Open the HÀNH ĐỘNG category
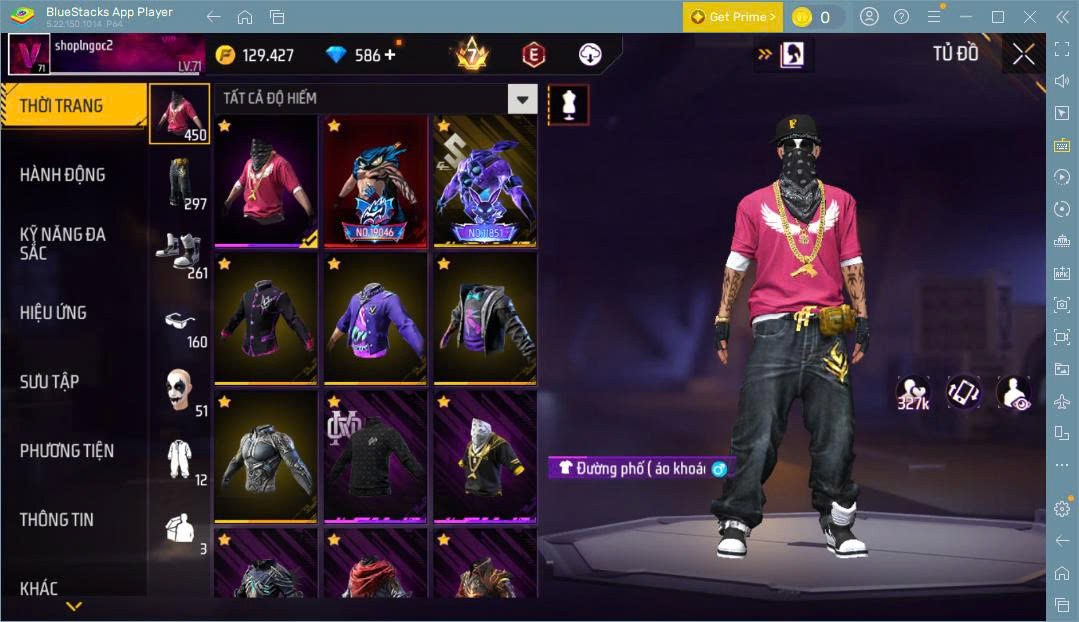Image resolution: width=1079 pixels, height=622 pixels. click(x=62, y=175)
